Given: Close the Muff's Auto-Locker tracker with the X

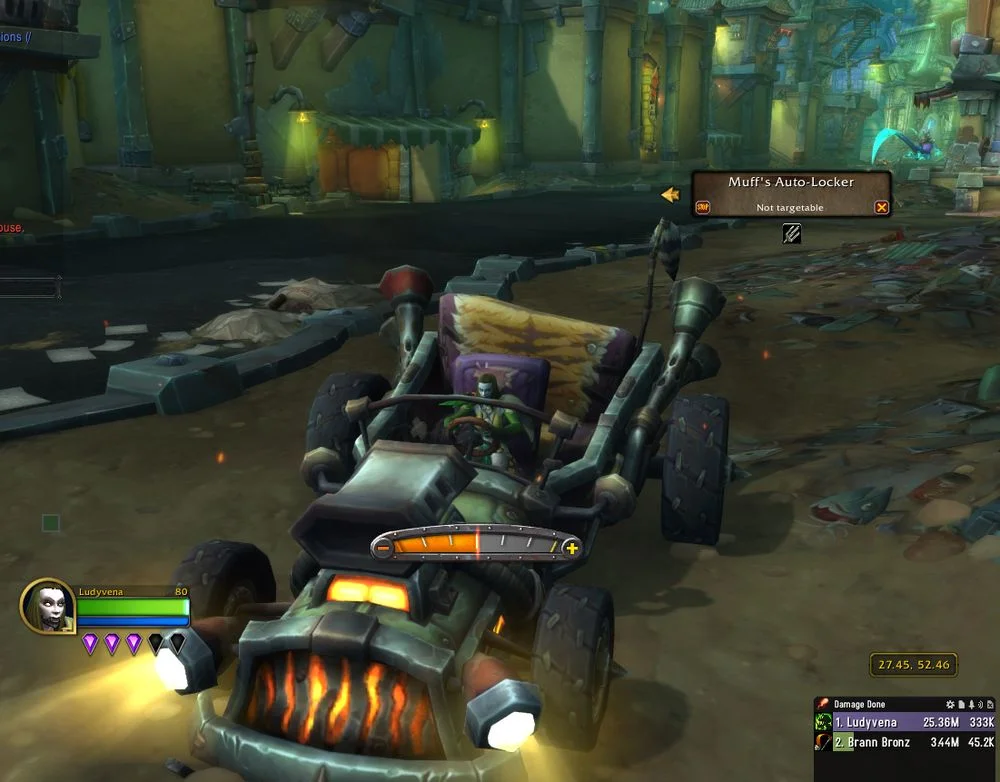Looking at the screenshot, I should click(x=881, y=207).
